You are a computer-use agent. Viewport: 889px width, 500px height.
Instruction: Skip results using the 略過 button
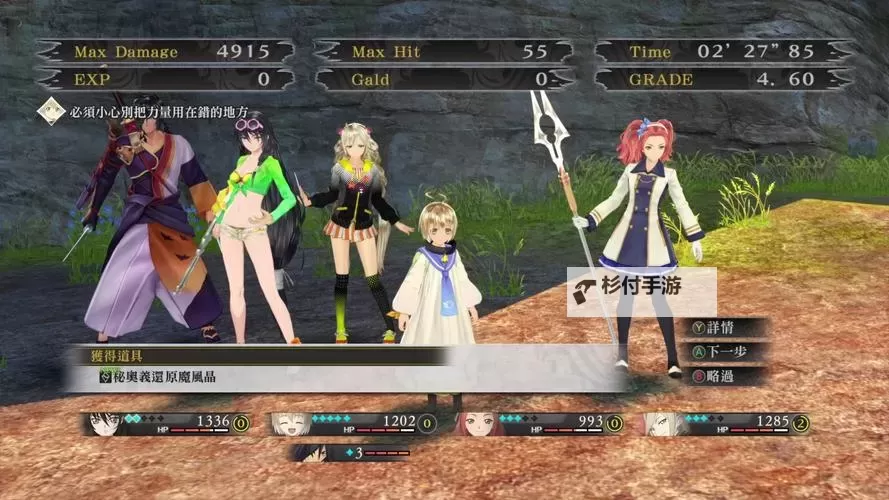pos(719,376)
